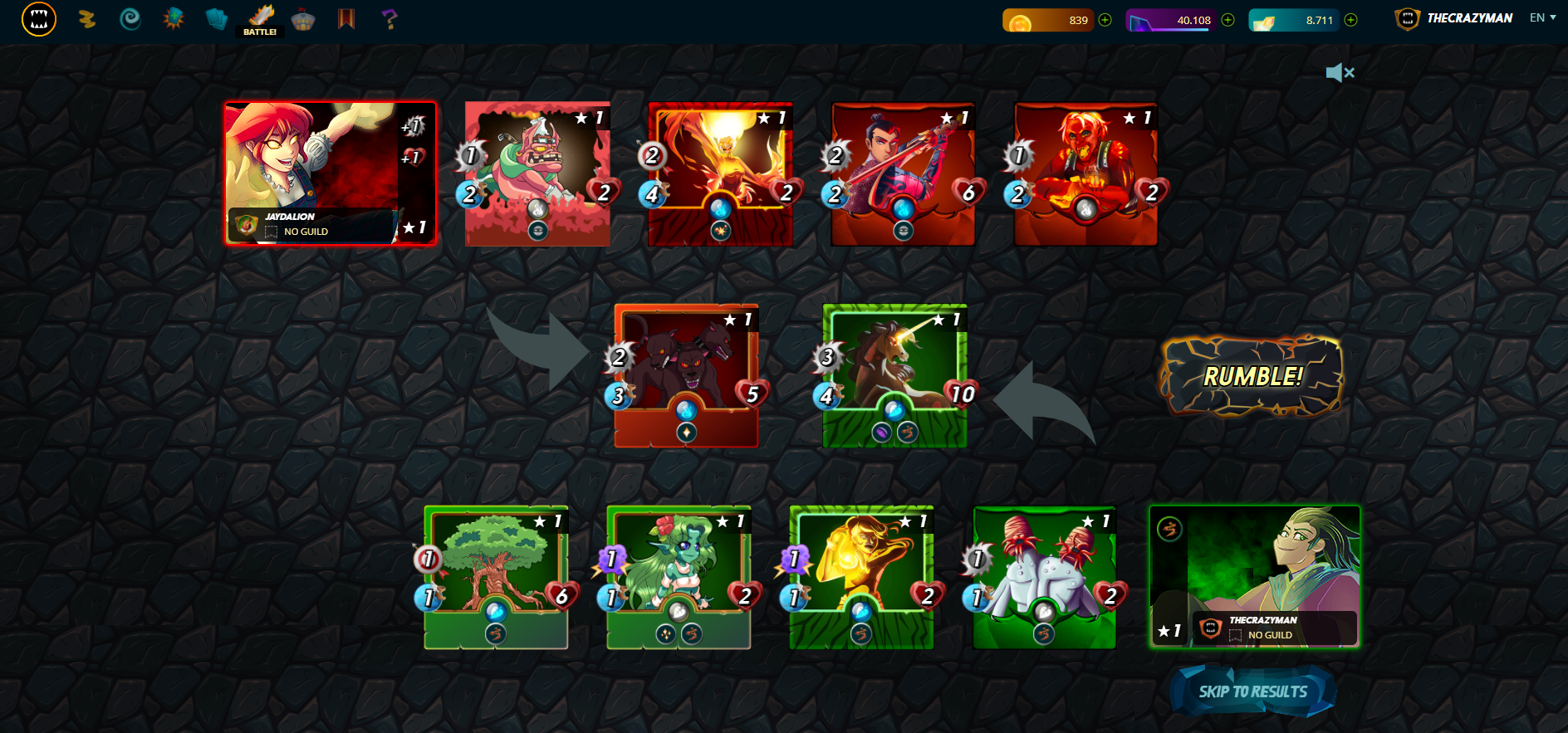Click the green unicorn card with 10 health

894,374
